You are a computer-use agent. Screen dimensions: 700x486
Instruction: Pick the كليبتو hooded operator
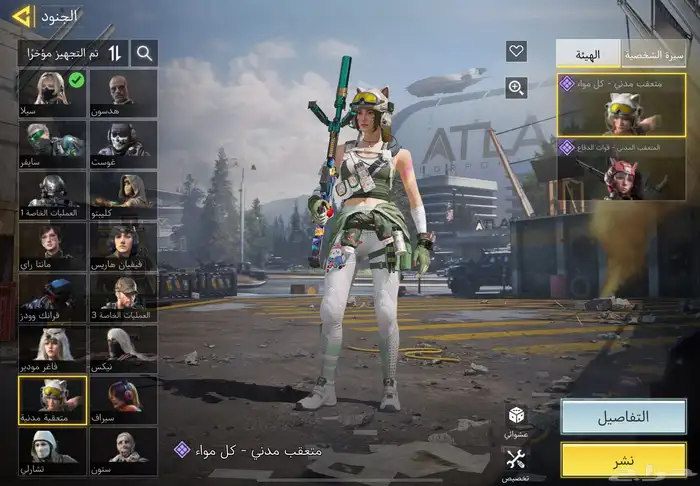pos(123,195)
